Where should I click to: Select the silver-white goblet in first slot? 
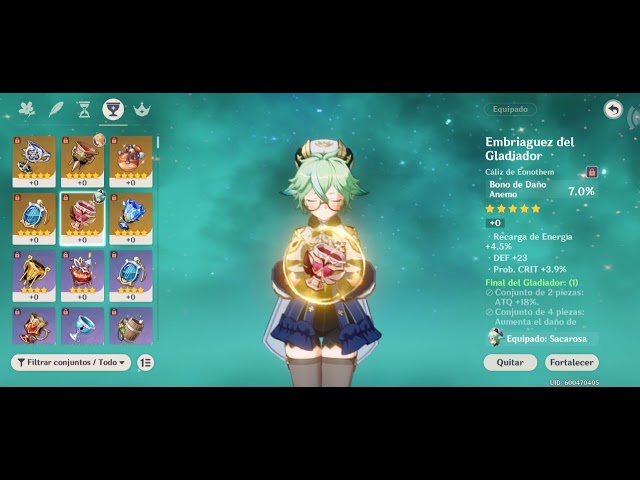coord(34,160)
